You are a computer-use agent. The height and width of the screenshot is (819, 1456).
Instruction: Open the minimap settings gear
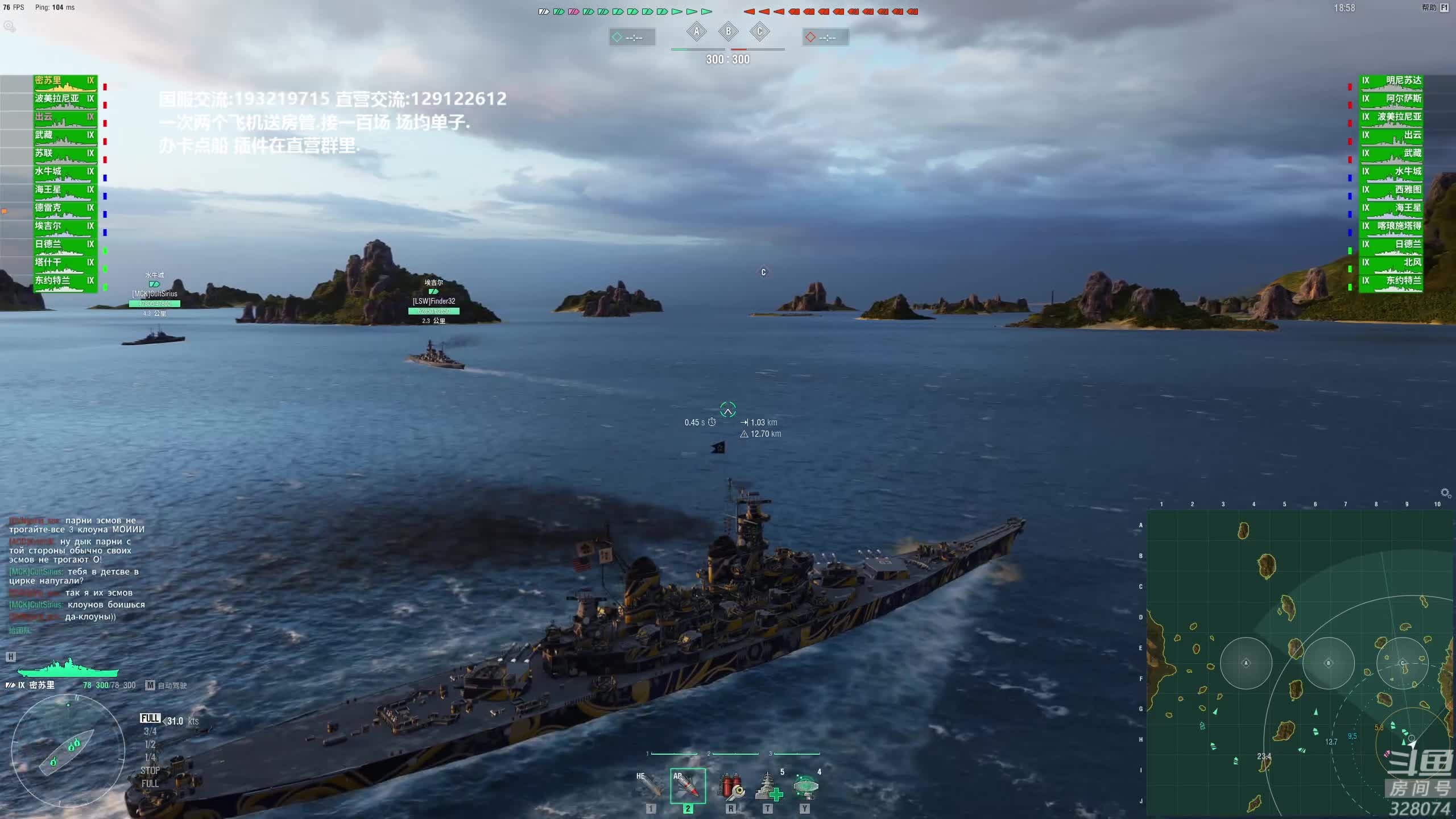1445,493
